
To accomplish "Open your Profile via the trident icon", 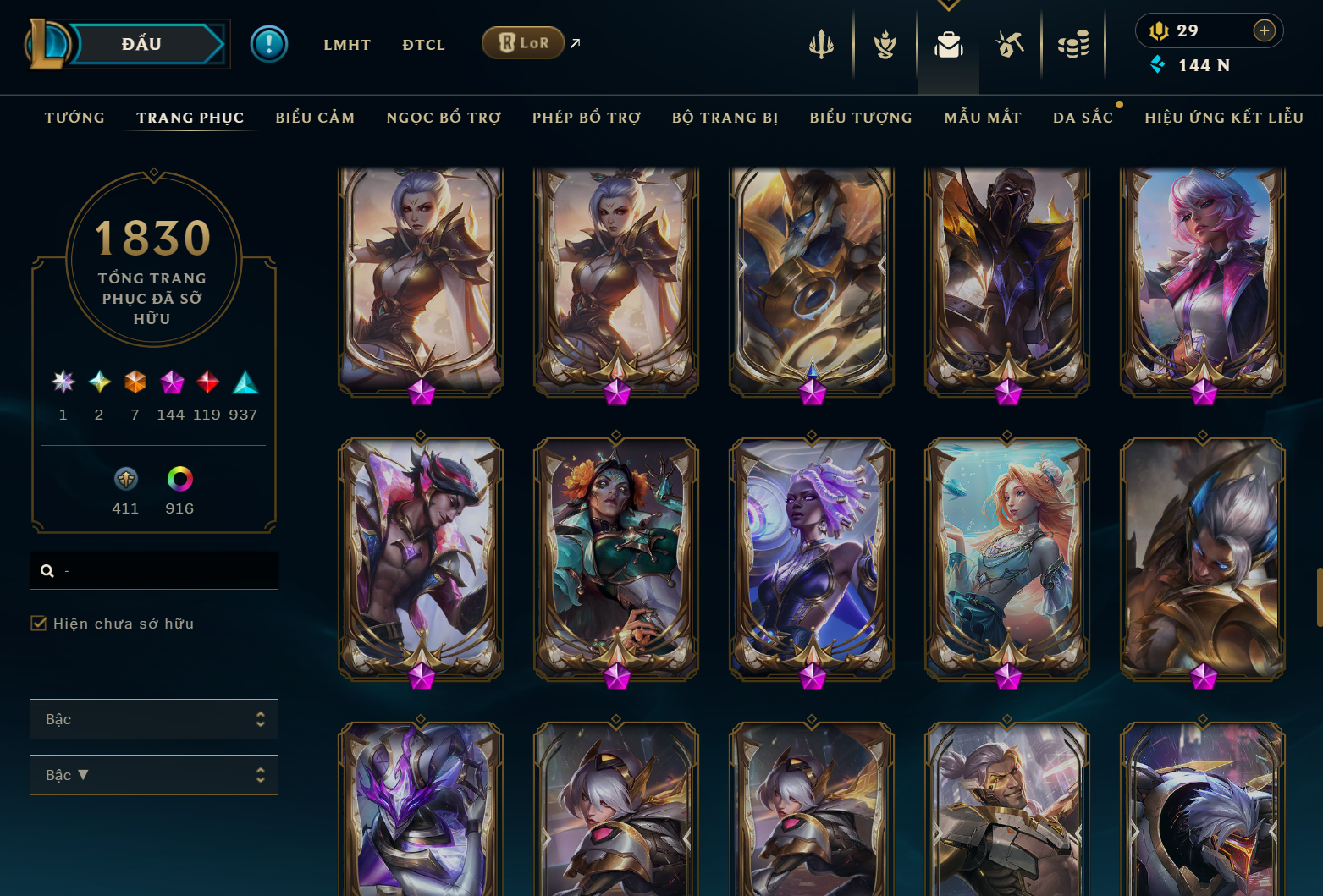I will [x=821, y=44].
